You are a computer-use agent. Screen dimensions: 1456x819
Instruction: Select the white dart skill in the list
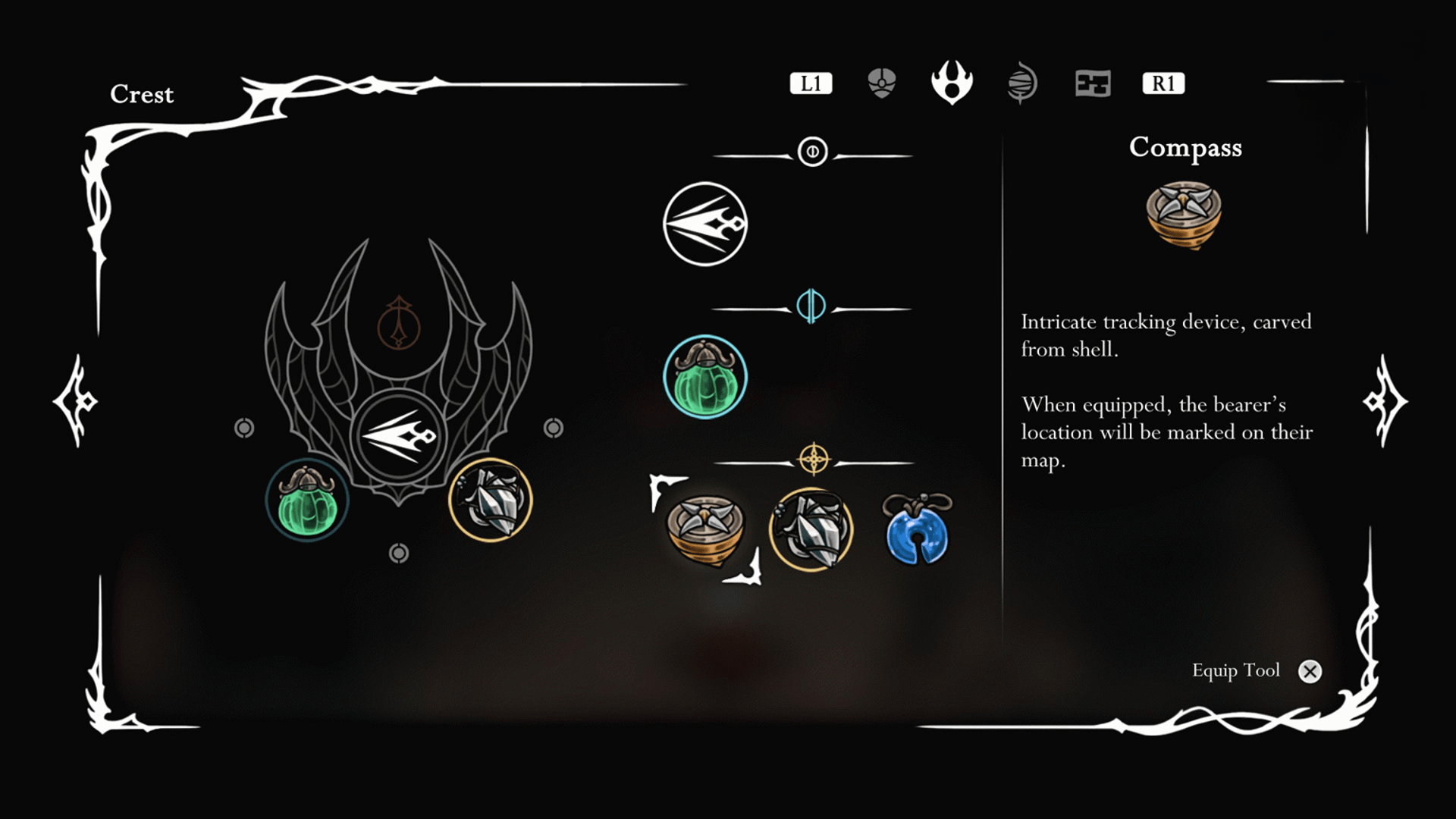(705, 224)
